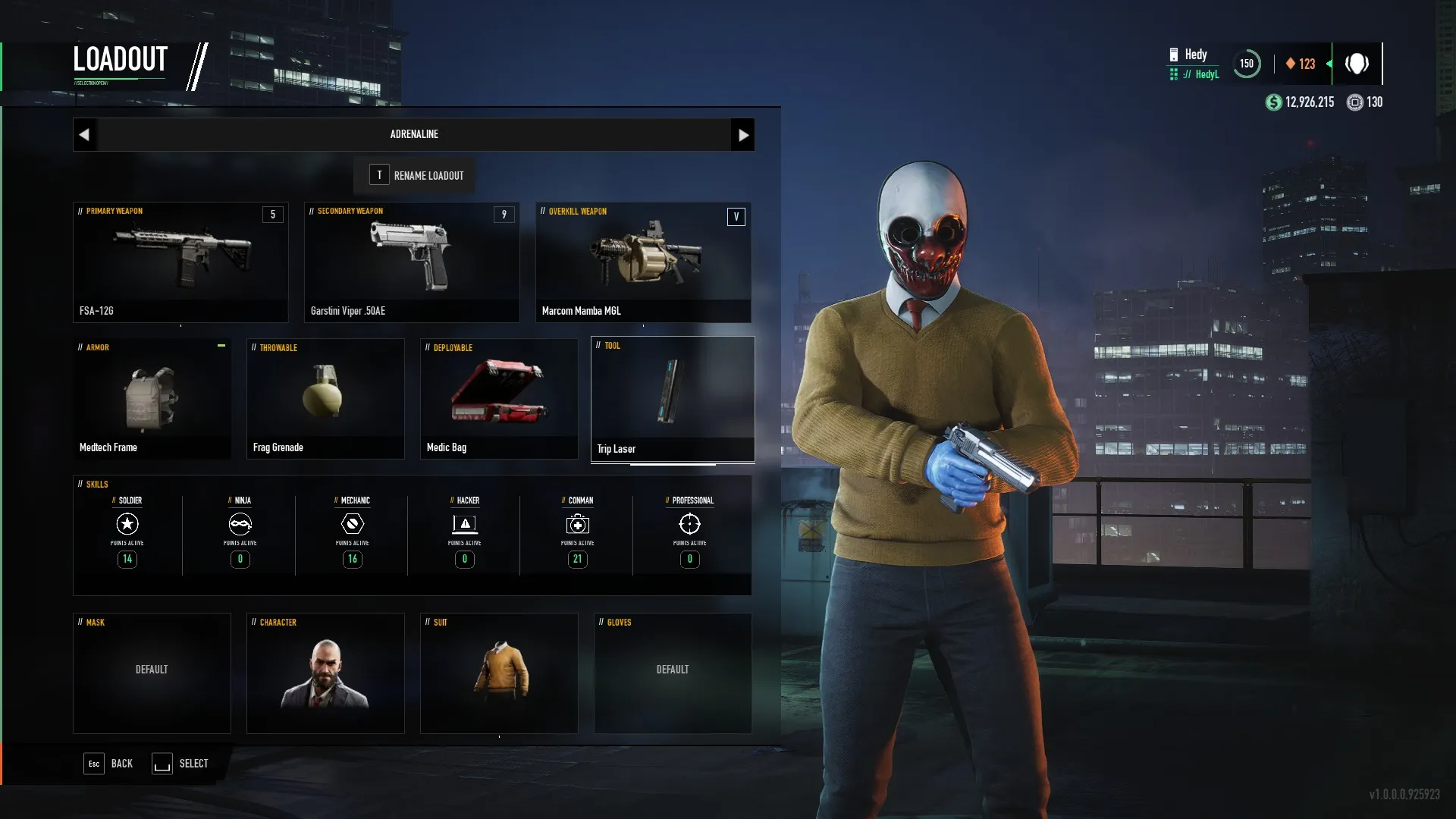Switch to the next loadout with right arrow

742,135
